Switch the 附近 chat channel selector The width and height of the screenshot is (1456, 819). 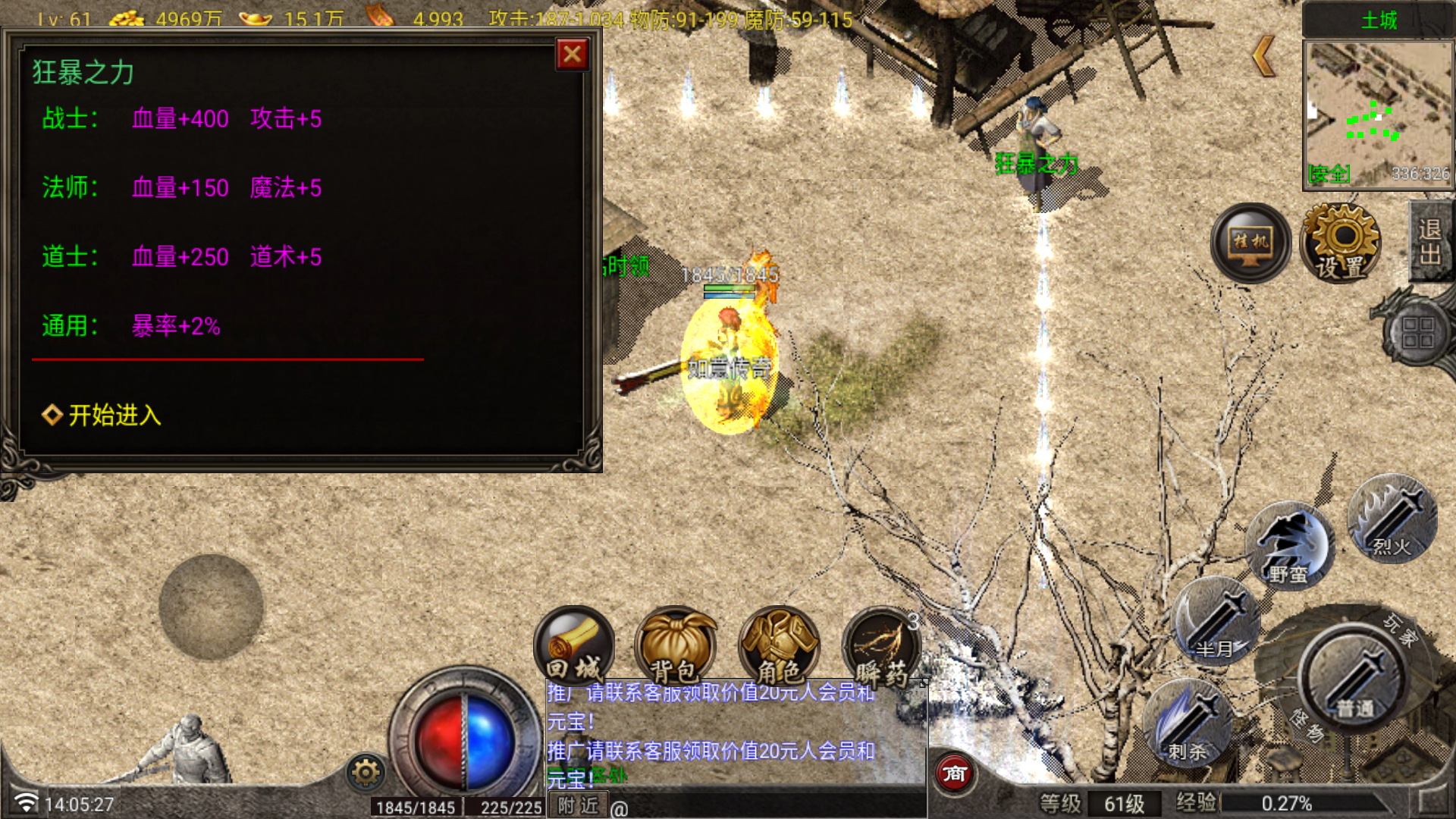(578, 806)
